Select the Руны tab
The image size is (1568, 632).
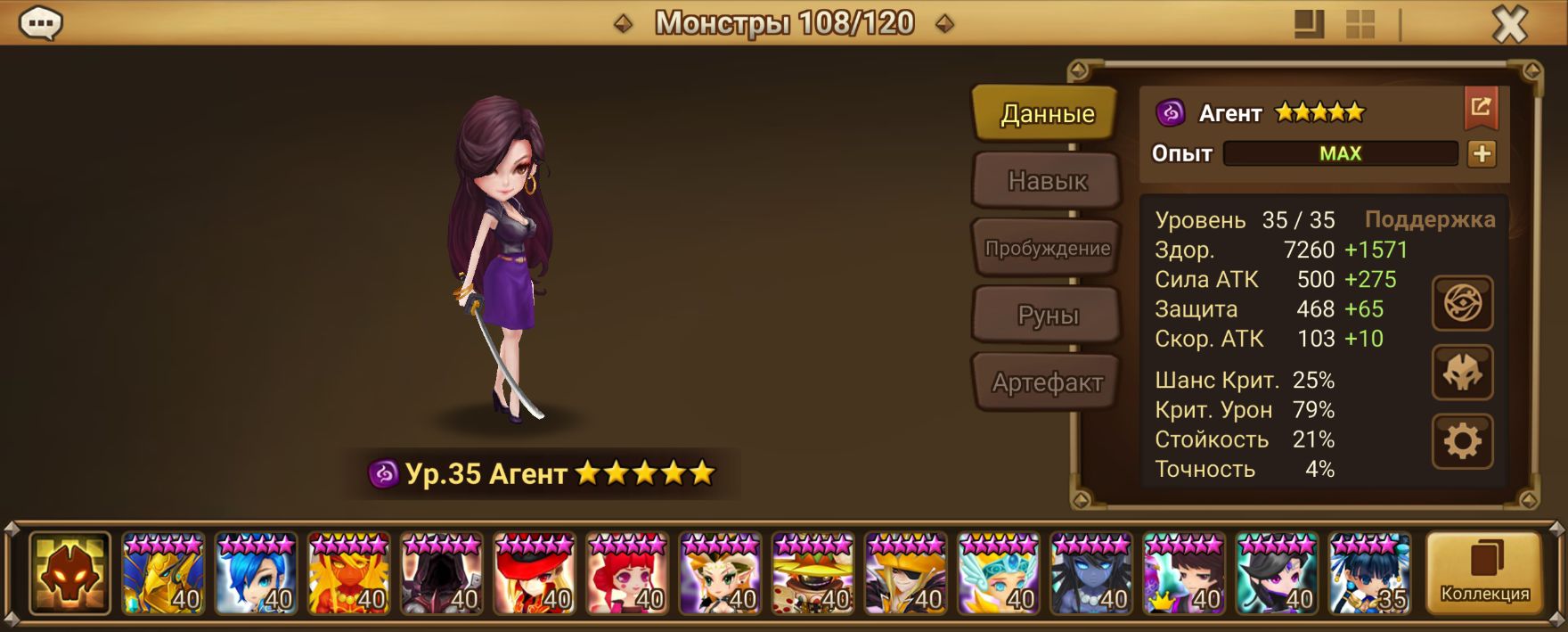[1047, 315]
